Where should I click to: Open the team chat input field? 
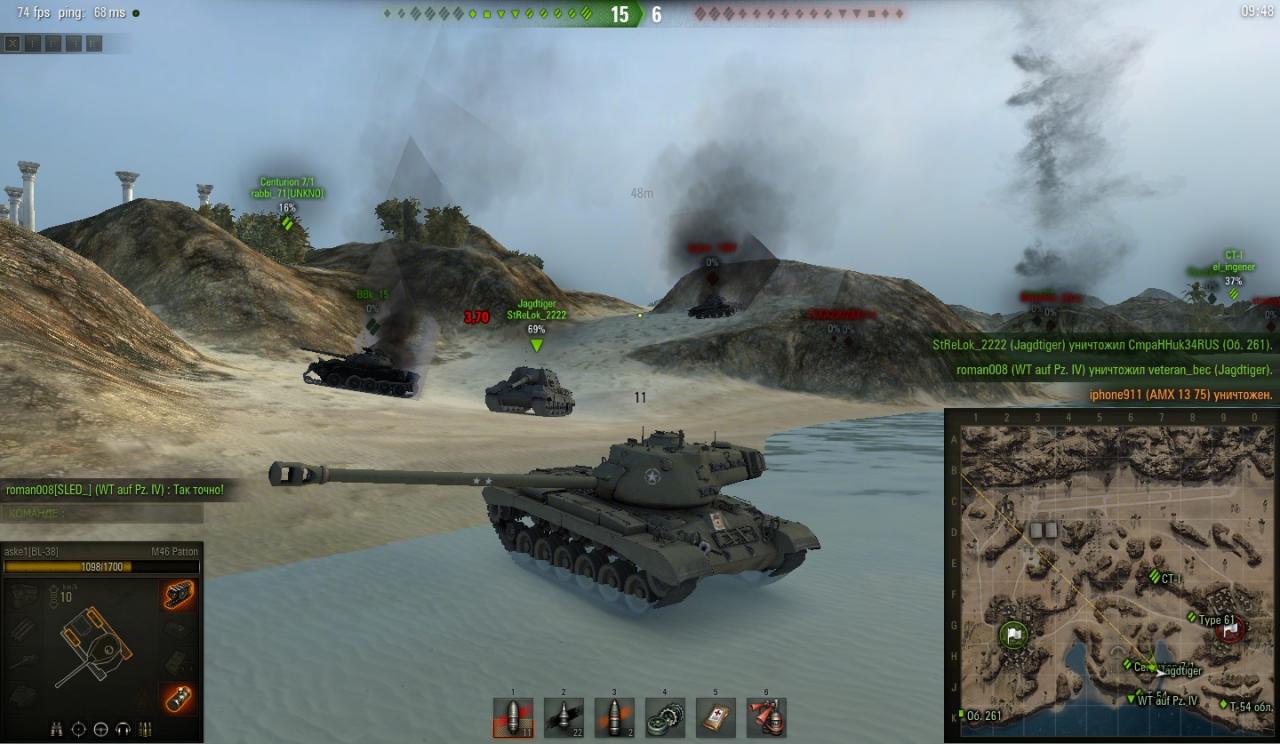click(102, 513)
